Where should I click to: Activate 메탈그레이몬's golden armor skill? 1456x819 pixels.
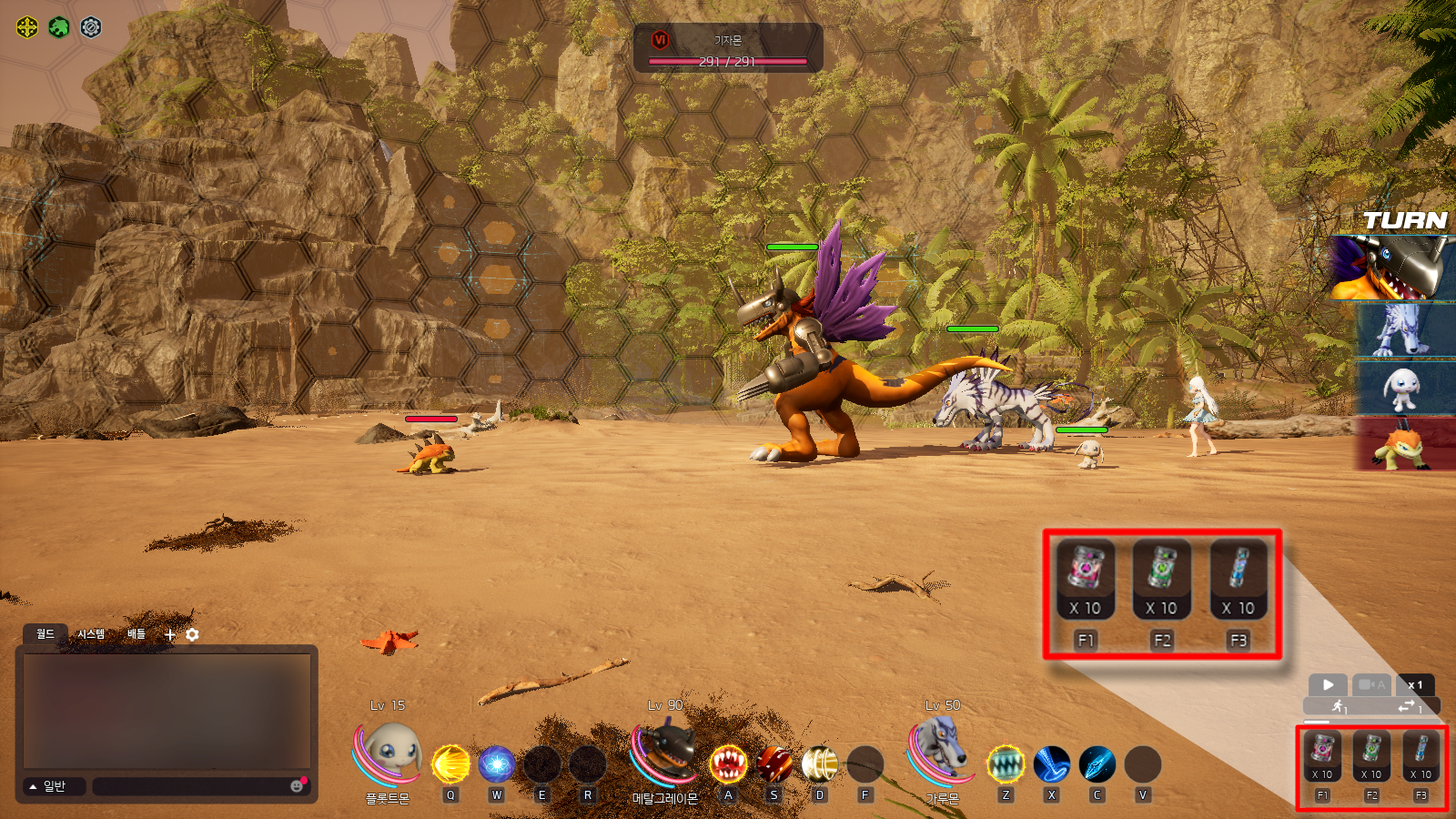tap(820, 764)
